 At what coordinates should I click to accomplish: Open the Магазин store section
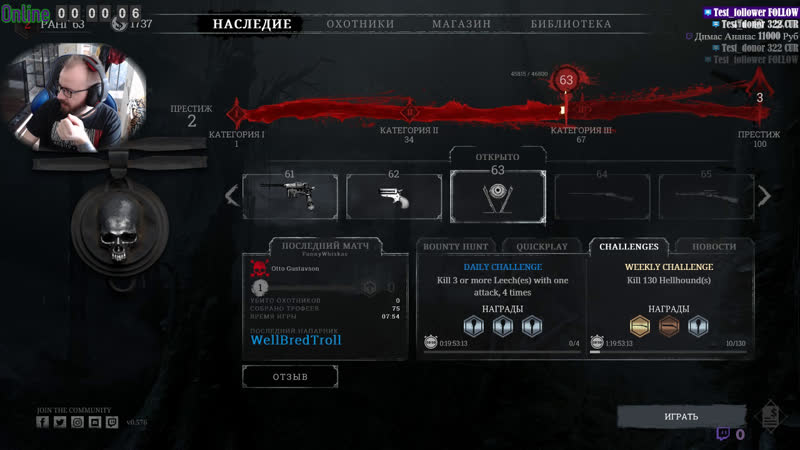click(461, 24)
